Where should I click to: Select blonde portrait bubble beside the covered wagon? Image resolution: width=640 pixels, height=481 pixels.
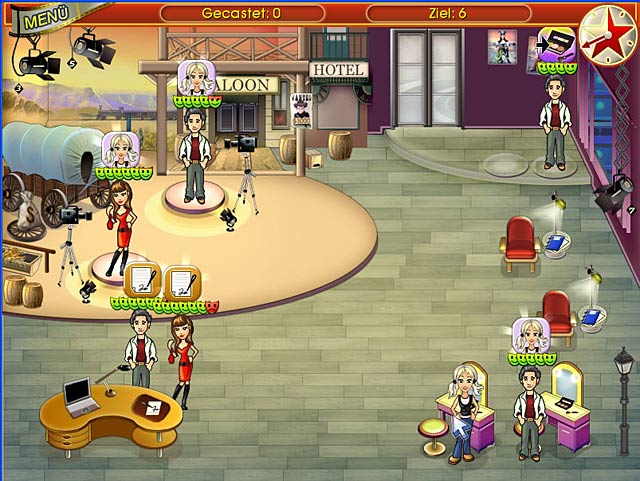(x=121, y=149)
